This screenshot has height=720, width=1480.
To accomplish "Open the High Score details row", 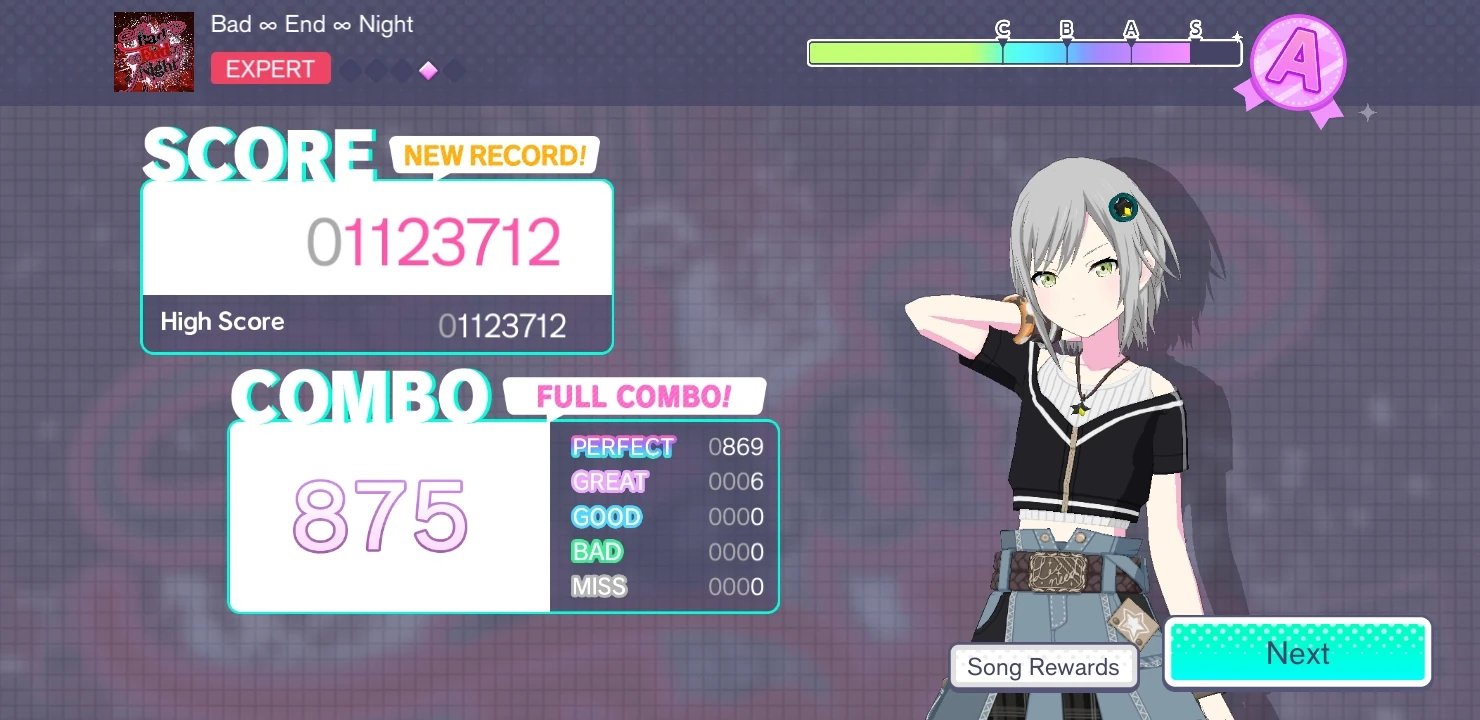I will click(377, 322).
